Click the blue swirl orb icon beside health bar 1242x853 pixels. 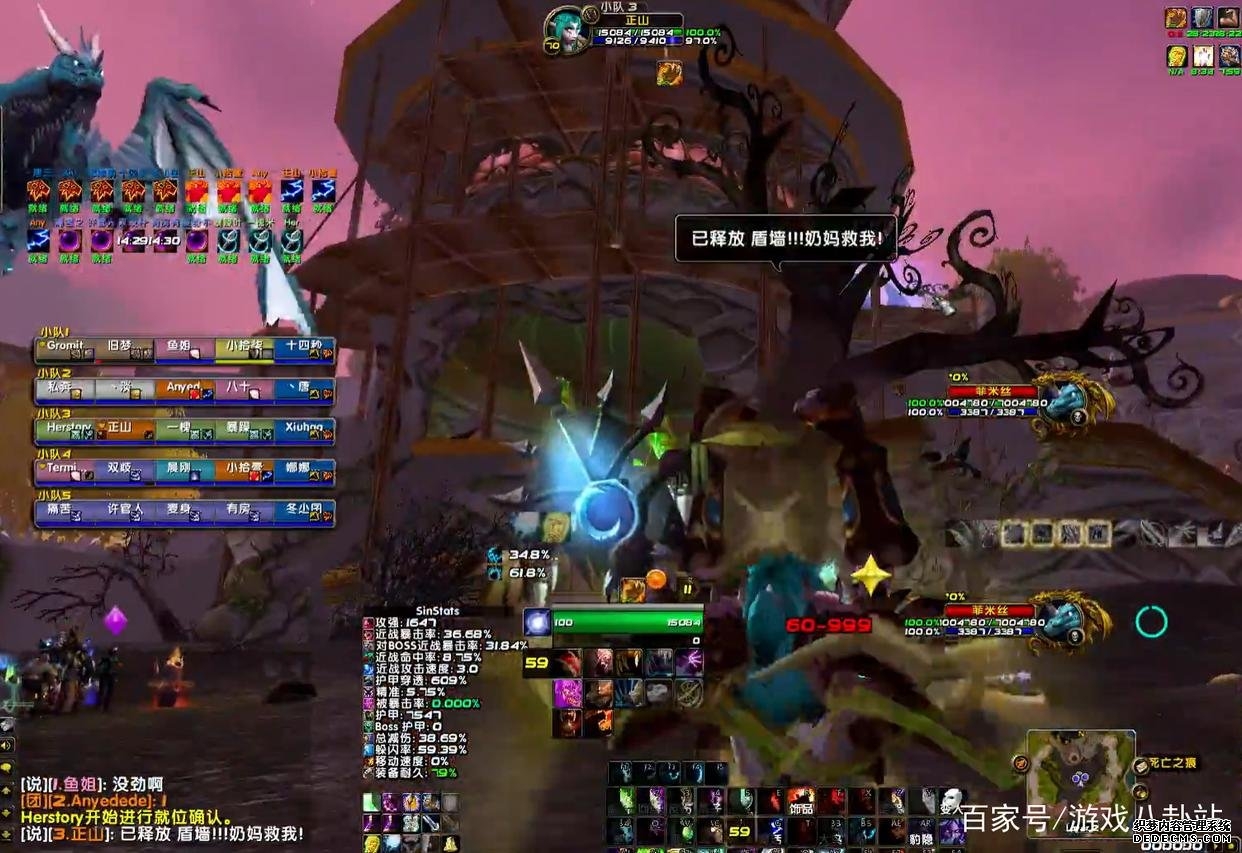tap(537, 623)
